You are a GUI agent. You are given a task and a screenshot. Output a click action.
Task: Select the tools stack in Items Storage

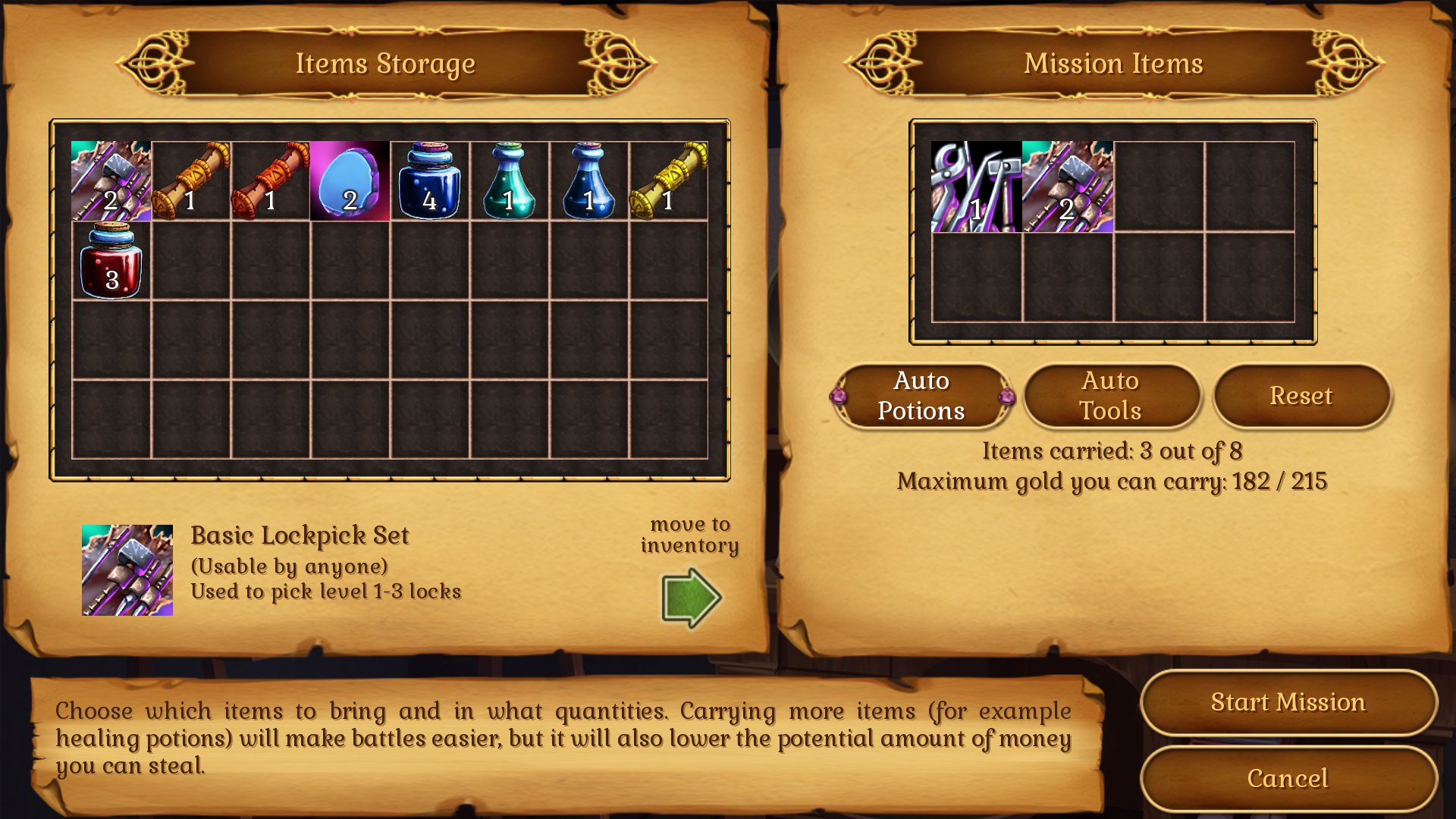click(x=111, y=180)
